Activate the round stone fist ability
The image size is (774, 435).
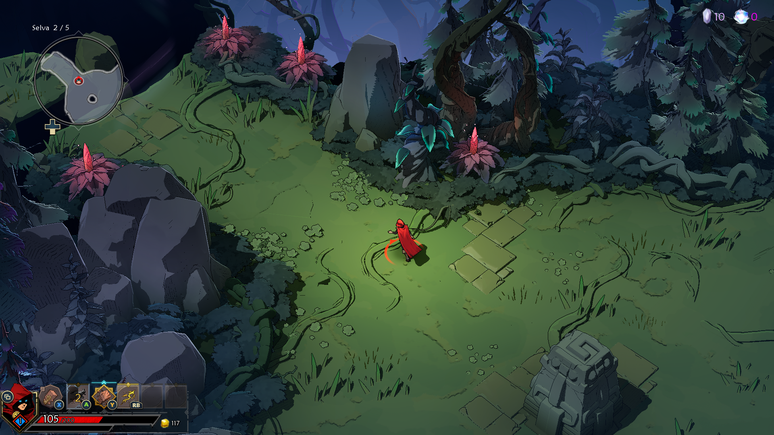51,397
